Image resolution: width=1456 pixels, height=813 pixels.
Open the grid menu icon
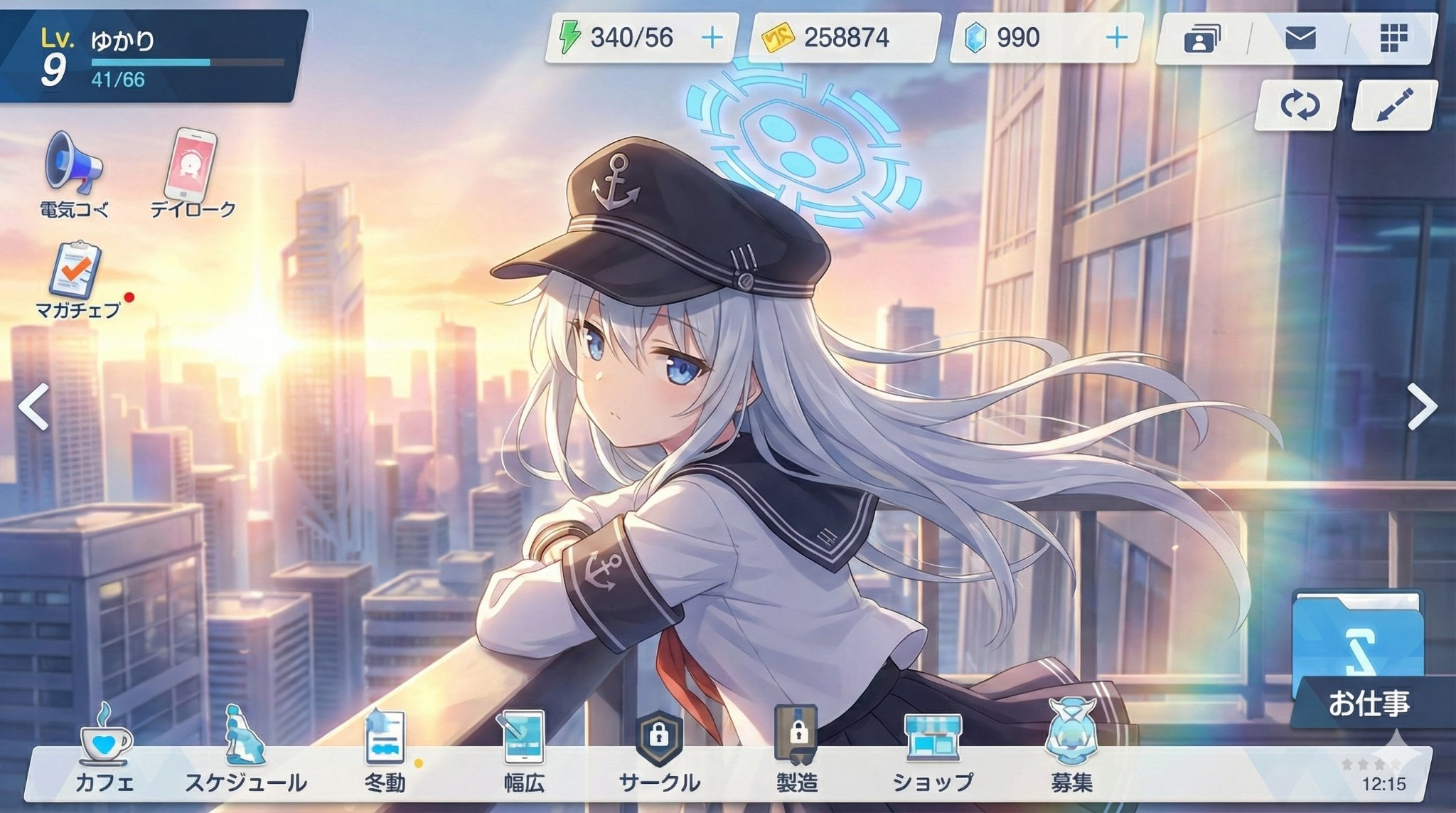tap(1393, 38)
